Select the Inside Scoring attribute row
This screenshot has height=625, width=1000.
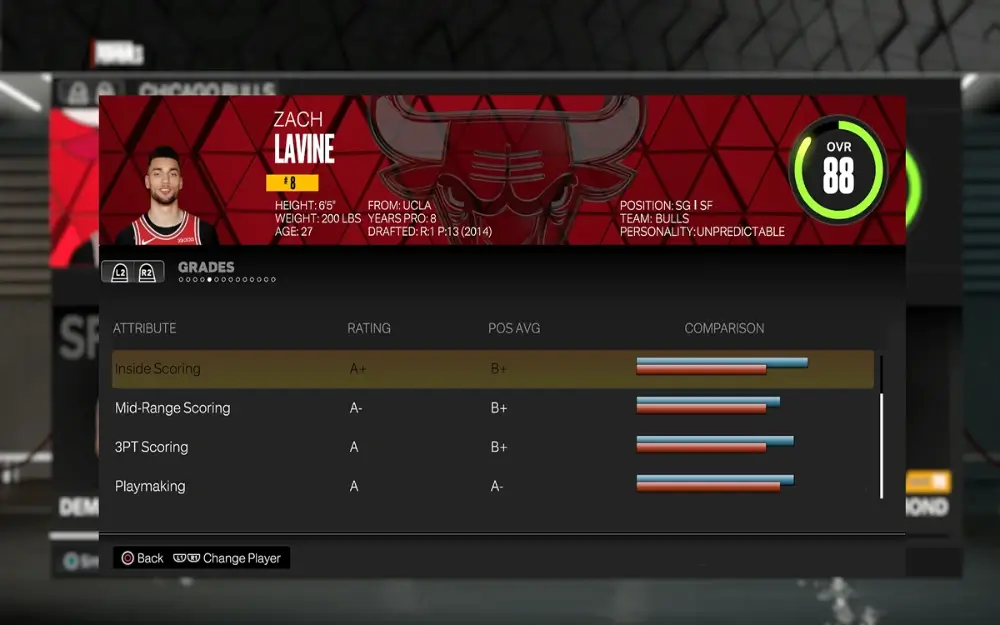click(492, 369)
